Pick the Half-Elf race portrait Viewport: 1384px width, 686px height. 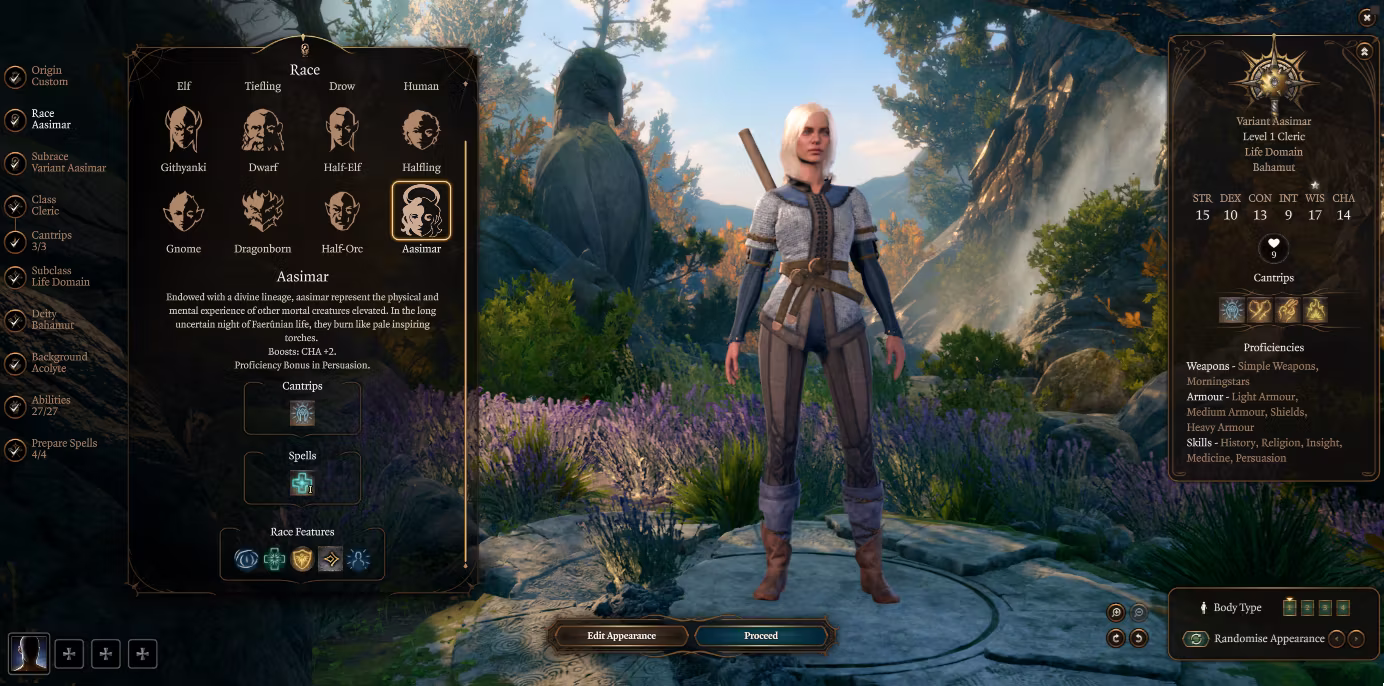[342, 131]
